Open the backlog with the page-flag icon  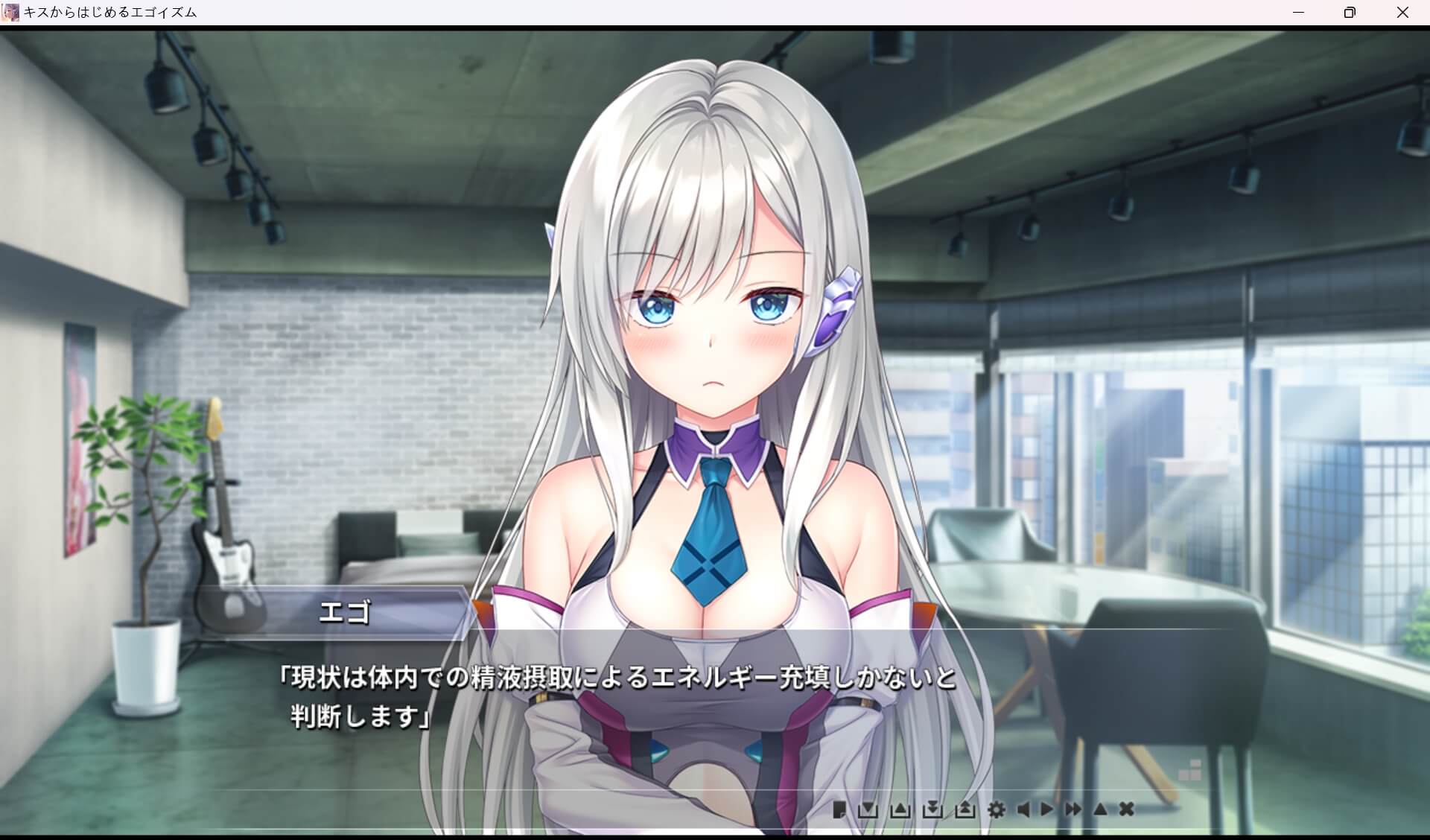(x=841, y=811)
